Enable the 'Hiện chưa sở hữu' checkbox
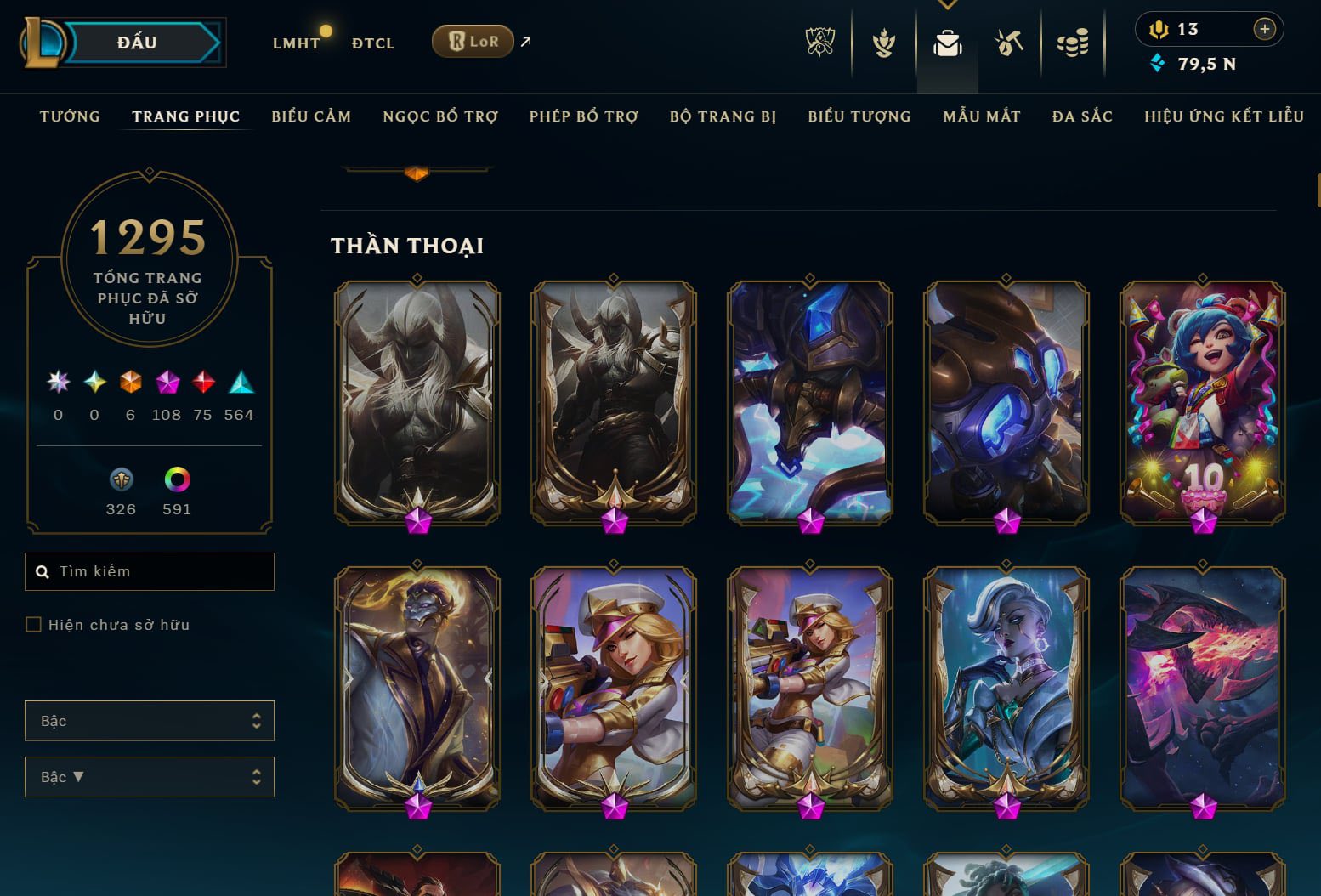 [34, 624]
